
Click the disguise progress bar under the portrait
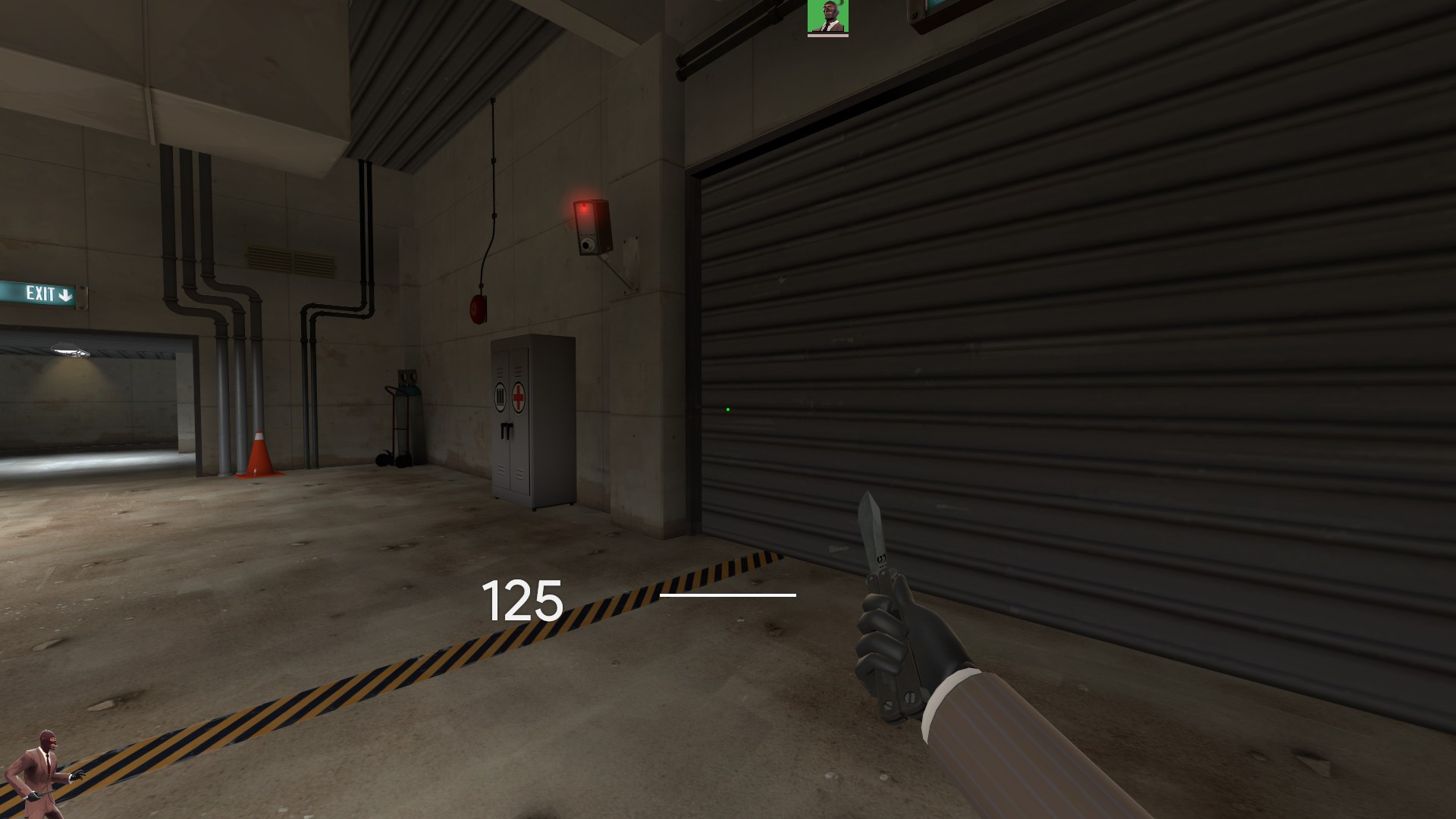pos(828,36)
